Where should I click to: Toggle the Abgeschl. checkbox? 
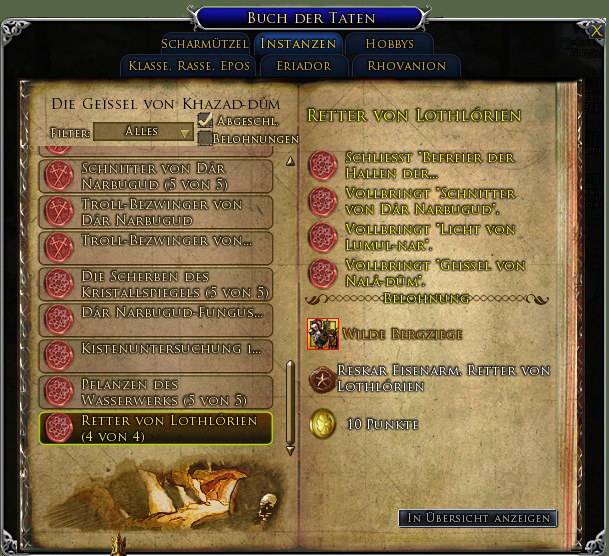(x=206, y=121)
